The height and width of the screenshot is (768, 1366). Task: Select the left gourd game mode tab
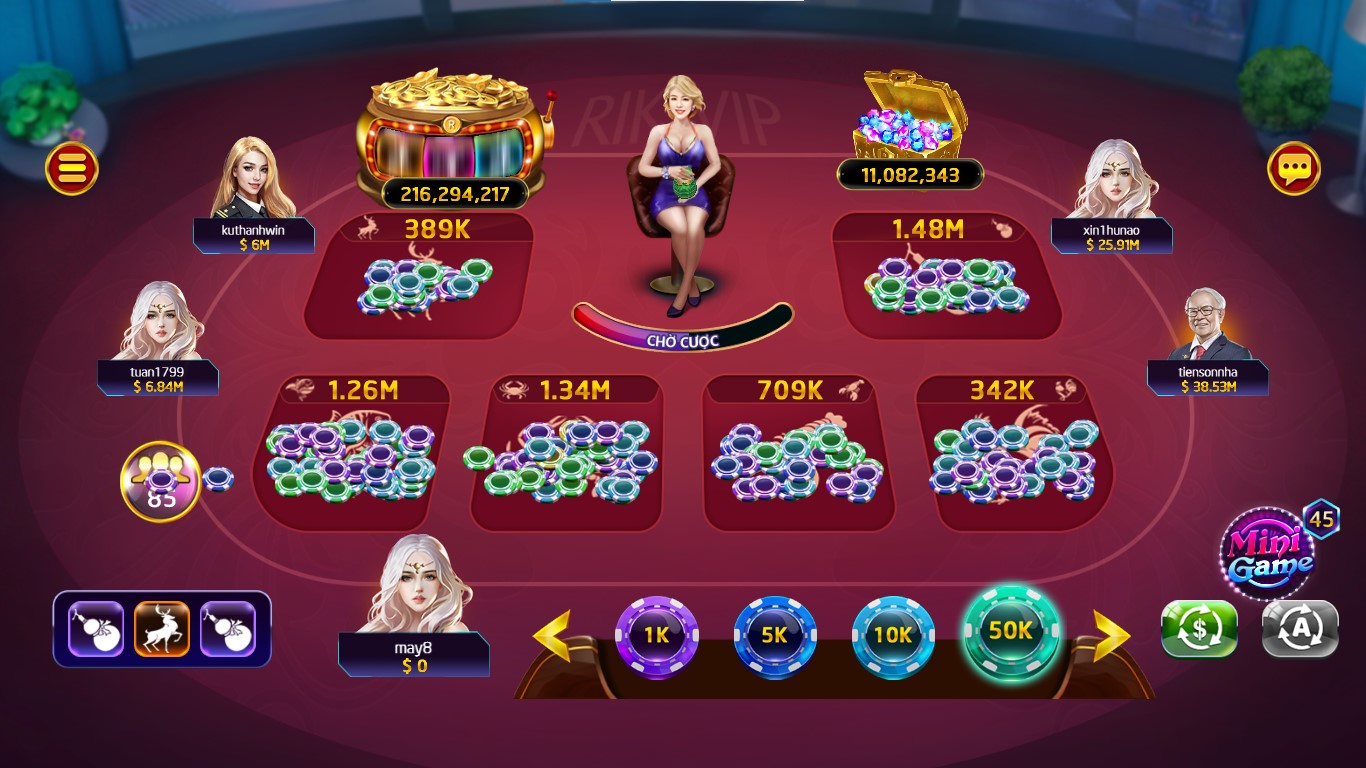click(x=96, y=628)
